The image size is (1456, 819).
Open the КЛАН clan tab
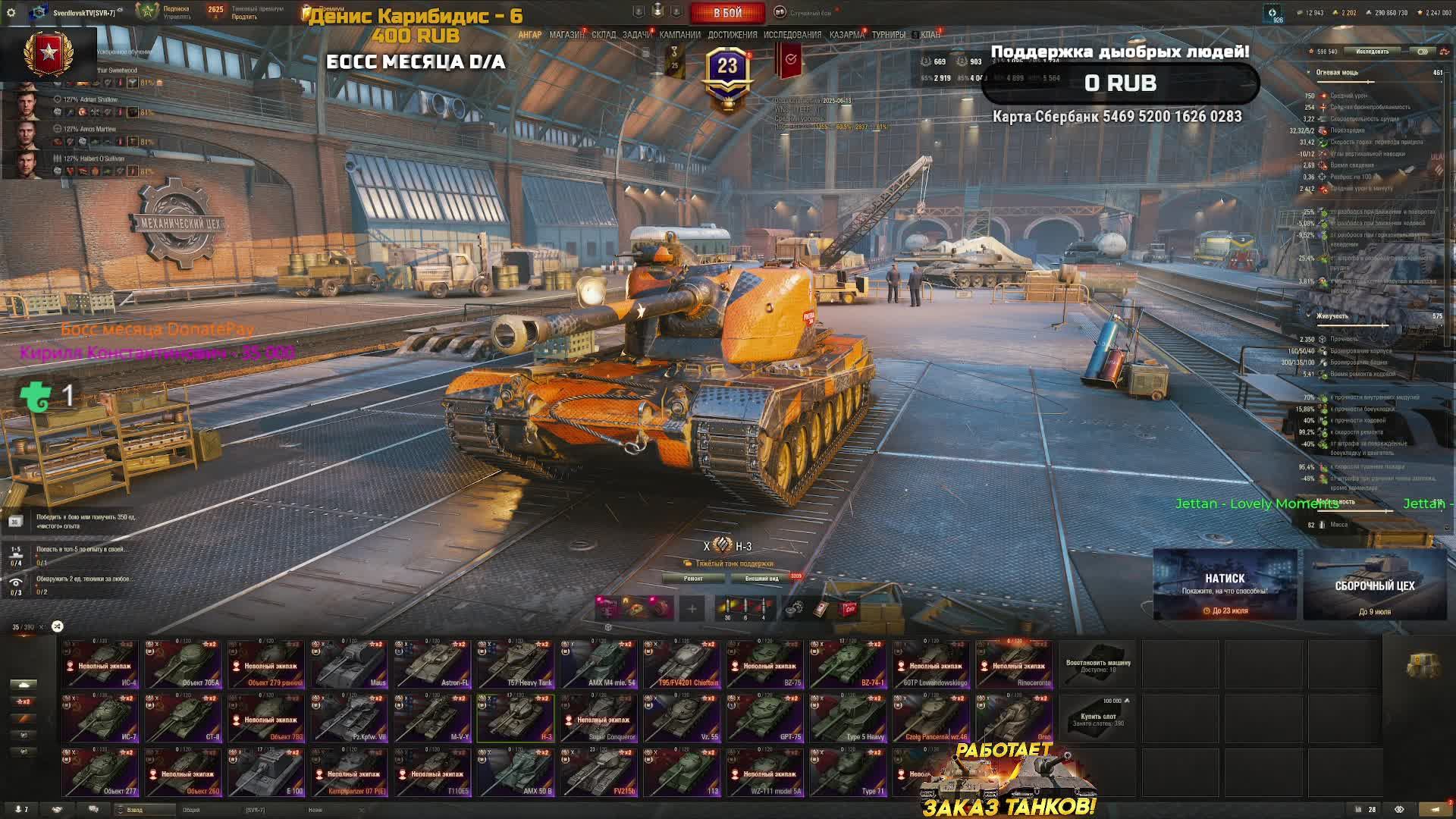(x=930, y=35)
